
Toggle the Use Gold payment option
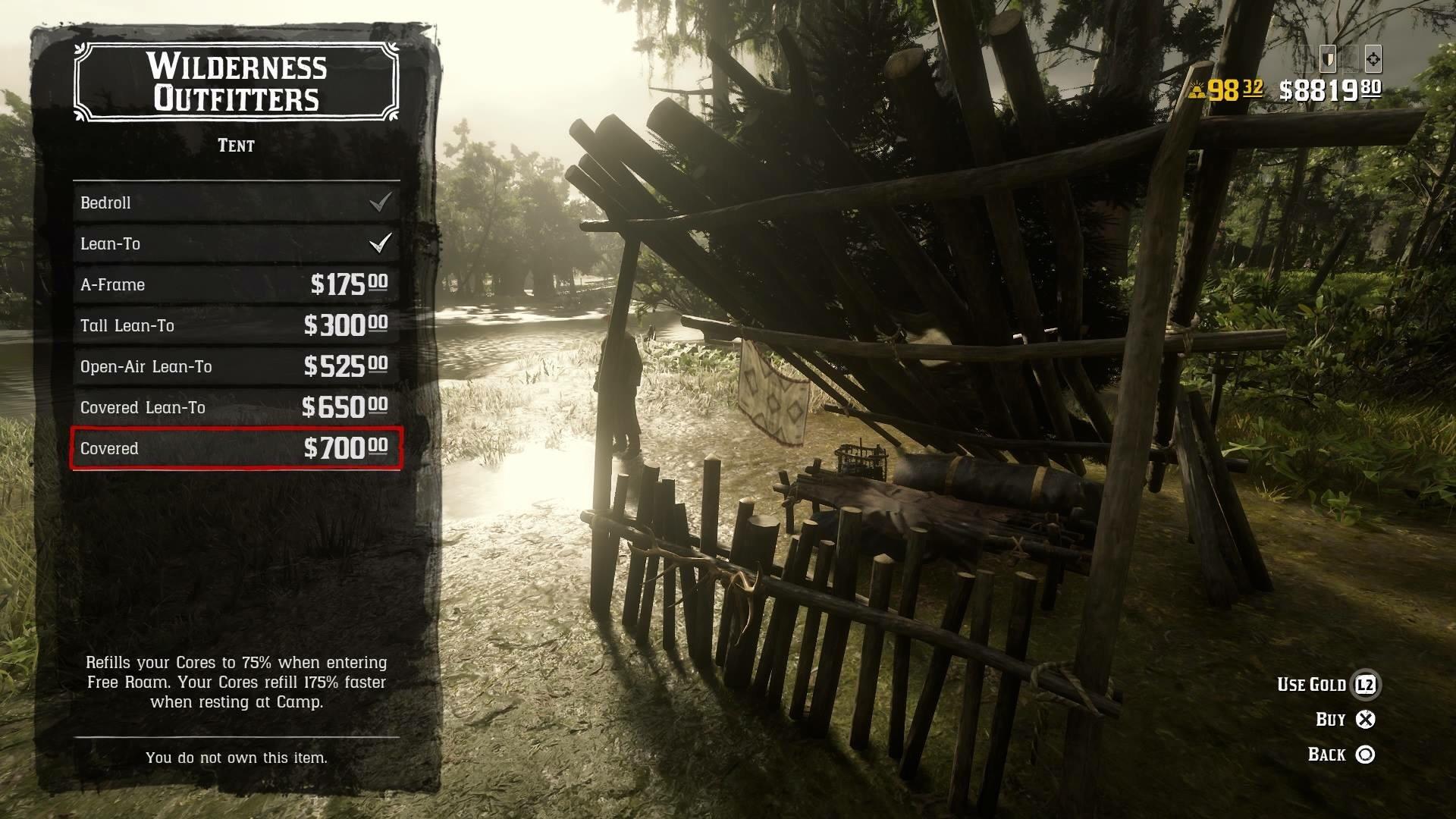coord(1329,685)
